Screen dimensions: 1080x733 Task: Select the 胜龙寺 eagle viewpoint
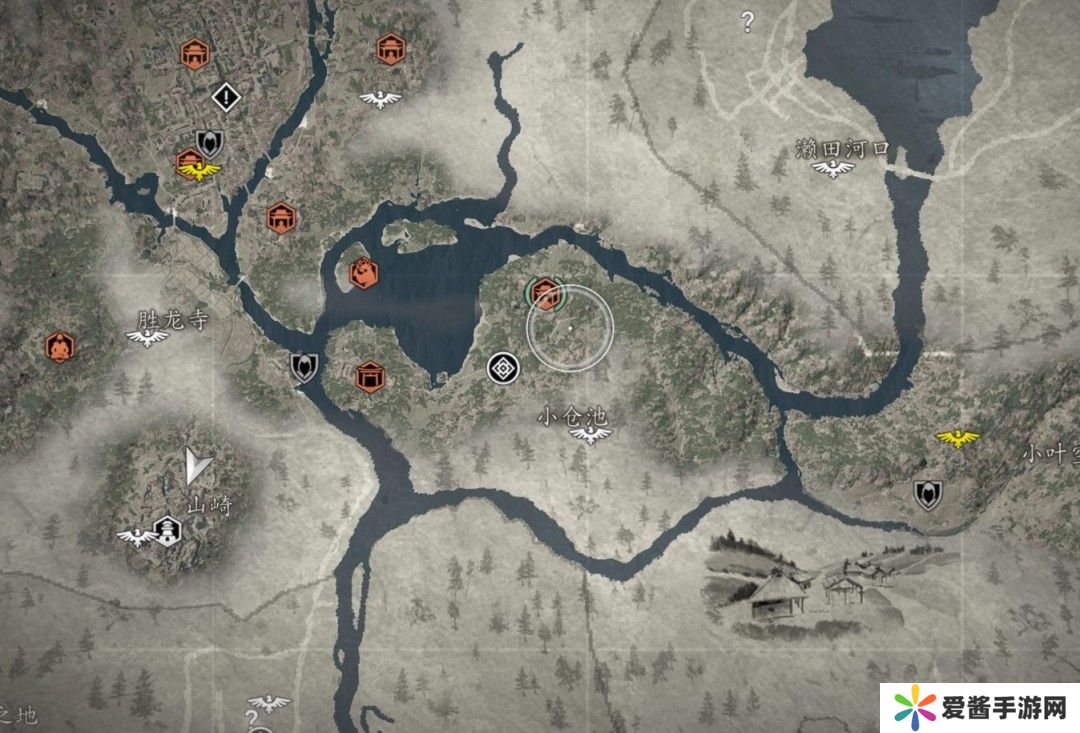147,338
